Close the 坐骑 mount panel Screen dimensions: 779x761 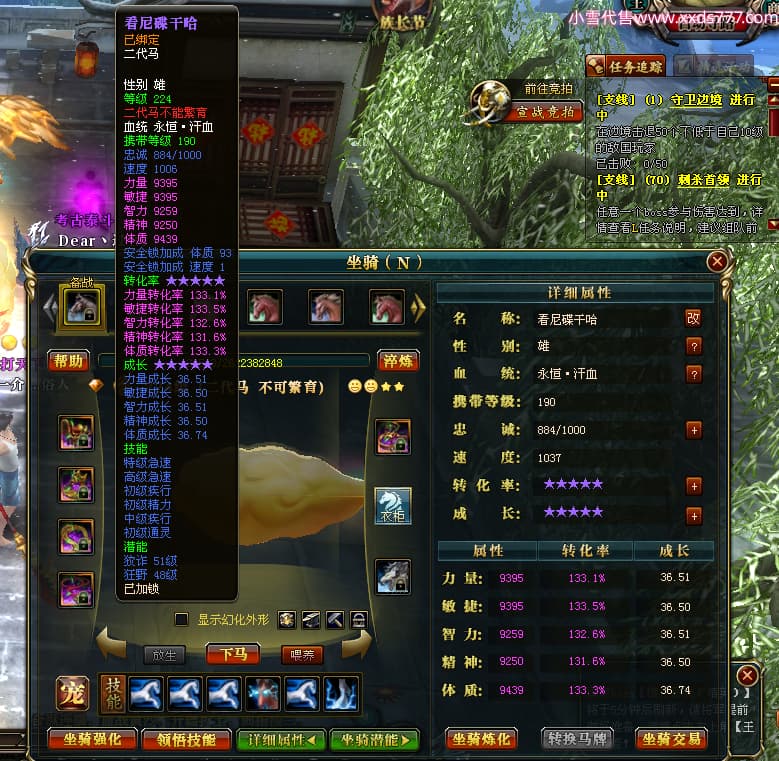click(x=717, y=262)
